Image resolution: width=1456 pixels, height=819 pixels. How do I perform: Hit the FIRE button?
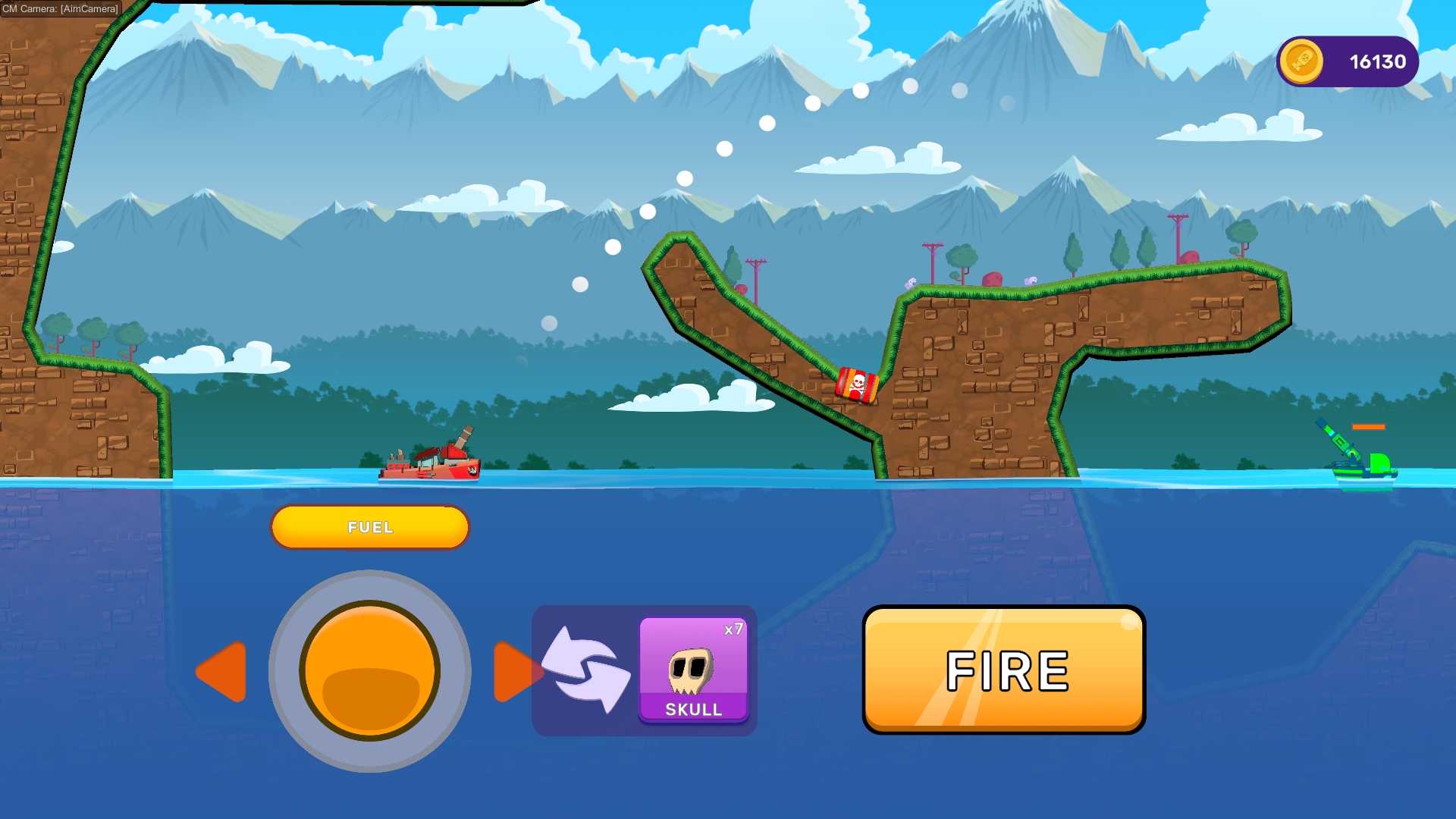point(1003,670)
